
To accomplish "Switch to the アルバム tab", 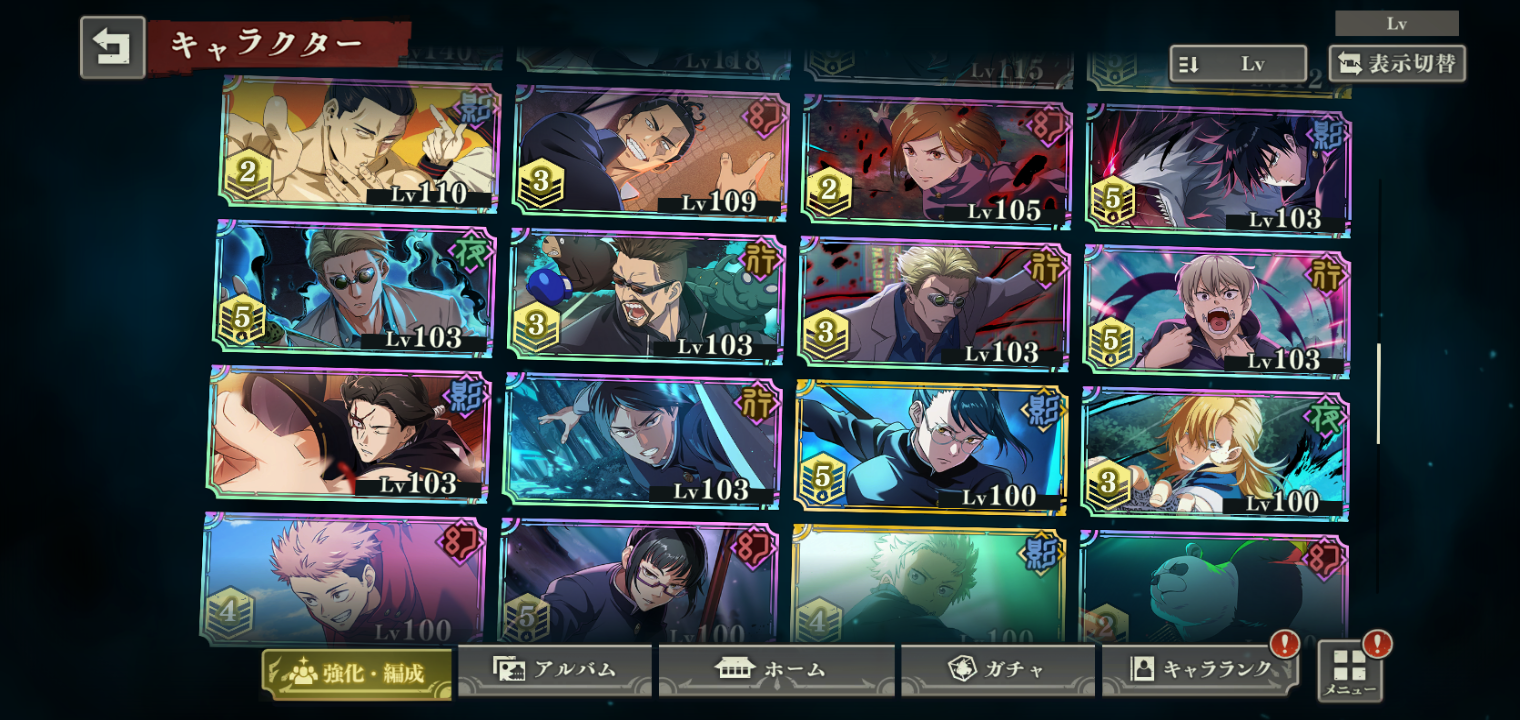I will click(x=555, y=670).
